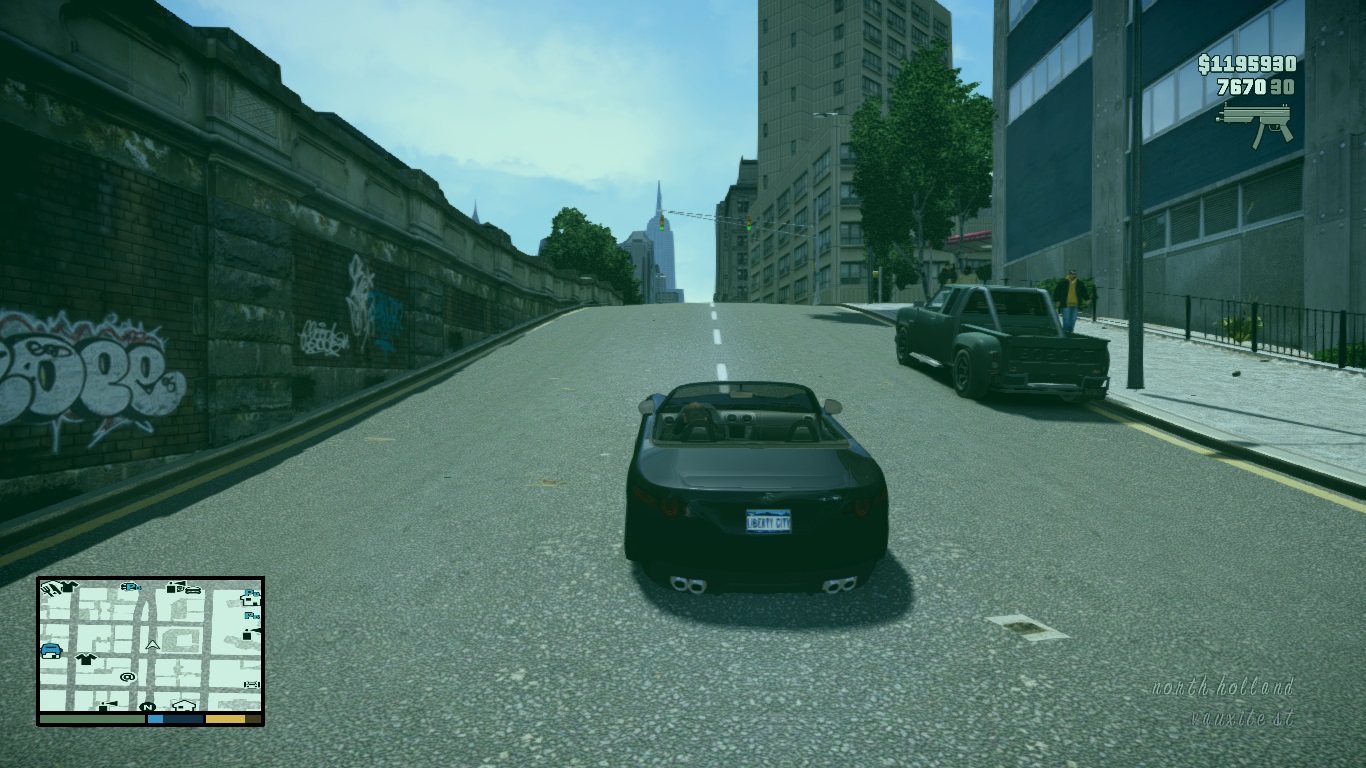Image resolution: width=1366 pixels, height=768 pixels.
Task: Select the blue car marker on minimap
Action: click(51, 651)
